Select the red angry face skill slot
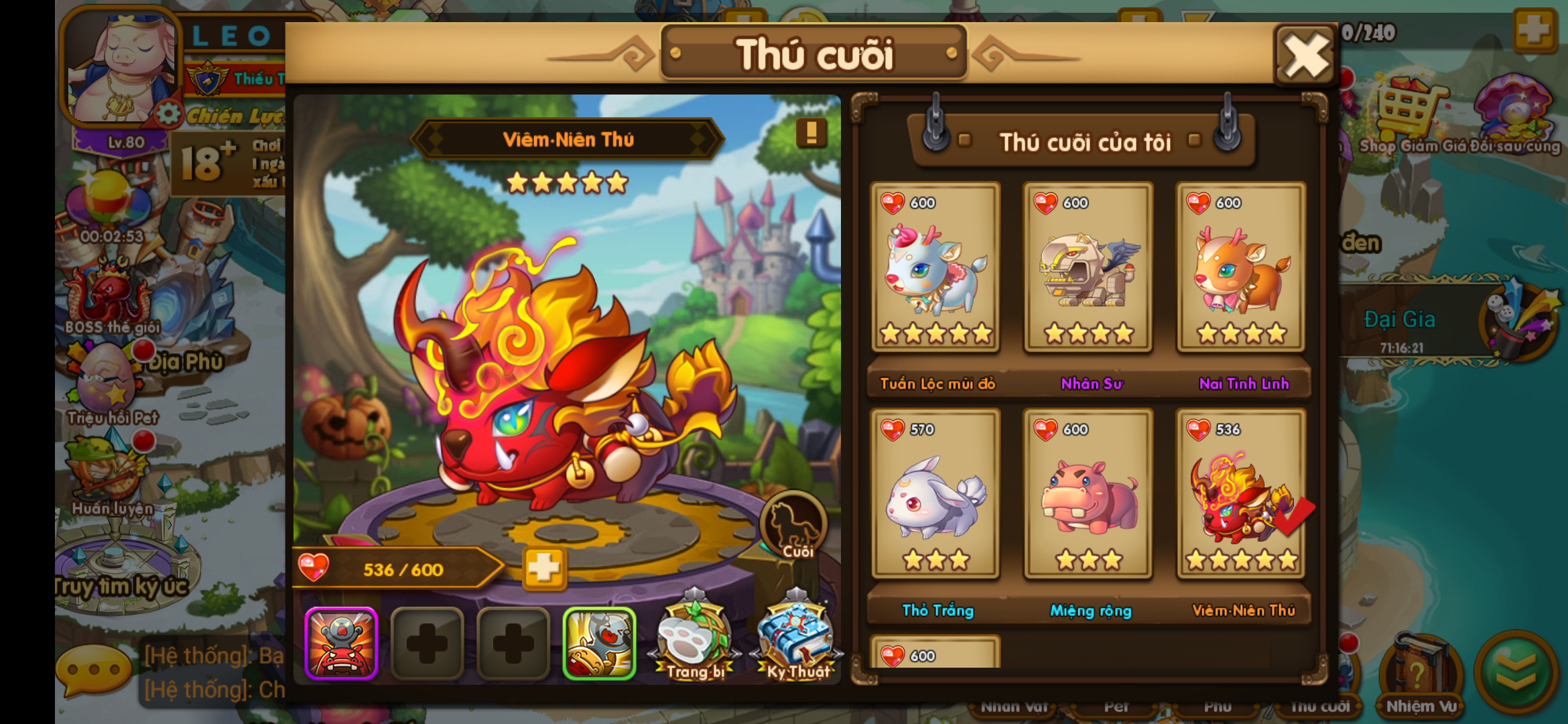 point(342,644)
